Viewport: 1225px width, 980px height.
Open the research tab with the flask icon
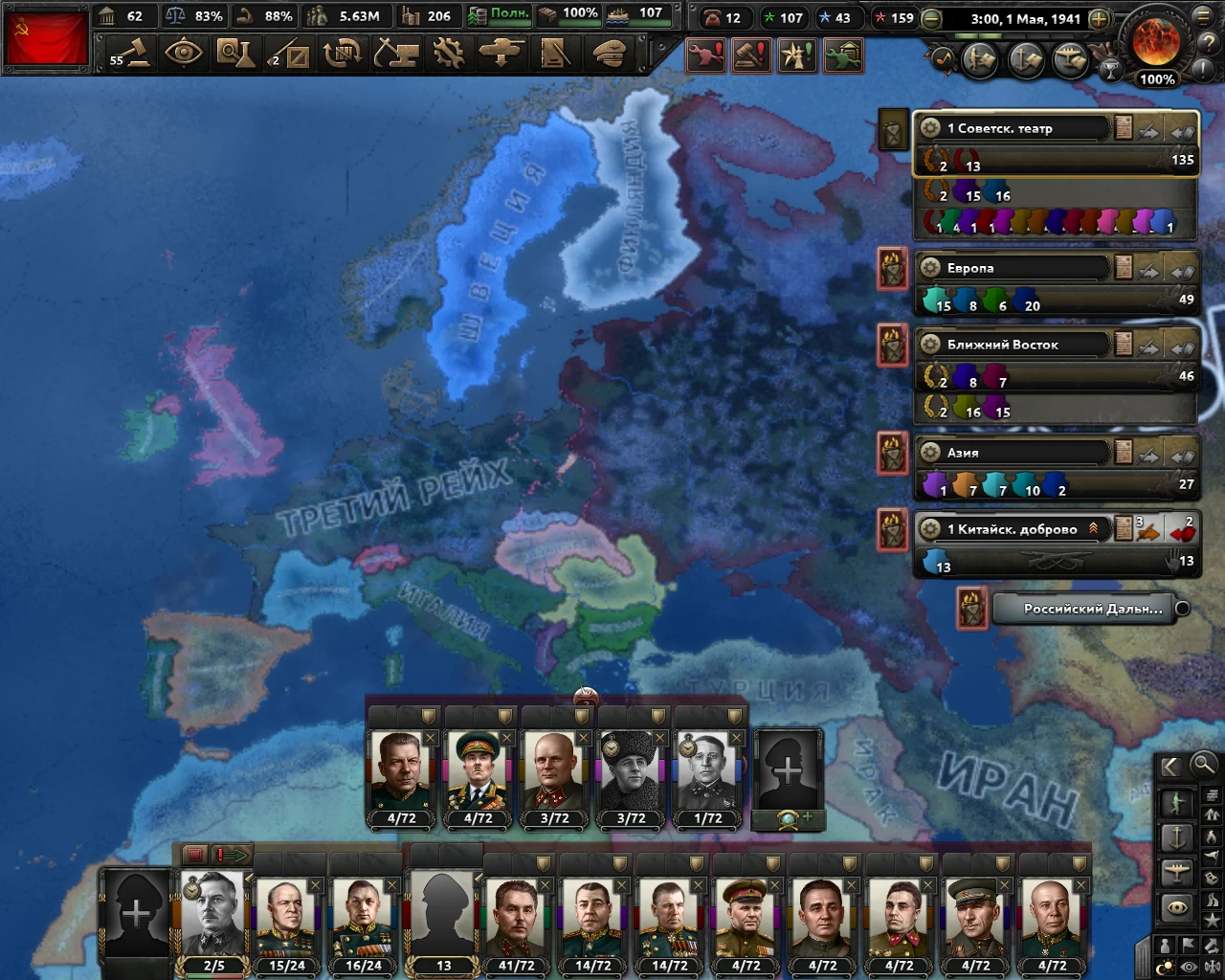click(237, 55)
